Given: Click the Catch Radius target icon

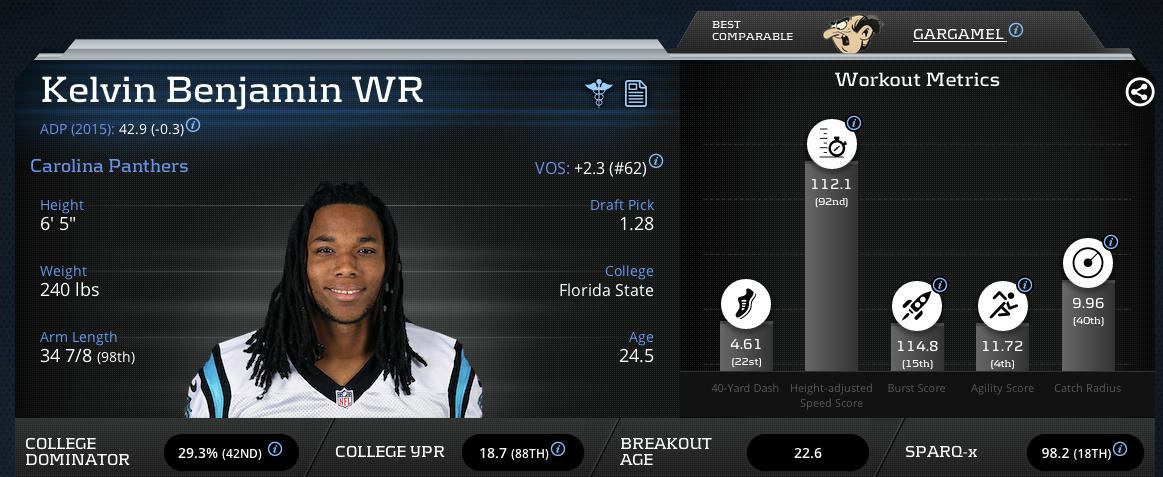Looking at the screenshot, I should coord(1087,263).
